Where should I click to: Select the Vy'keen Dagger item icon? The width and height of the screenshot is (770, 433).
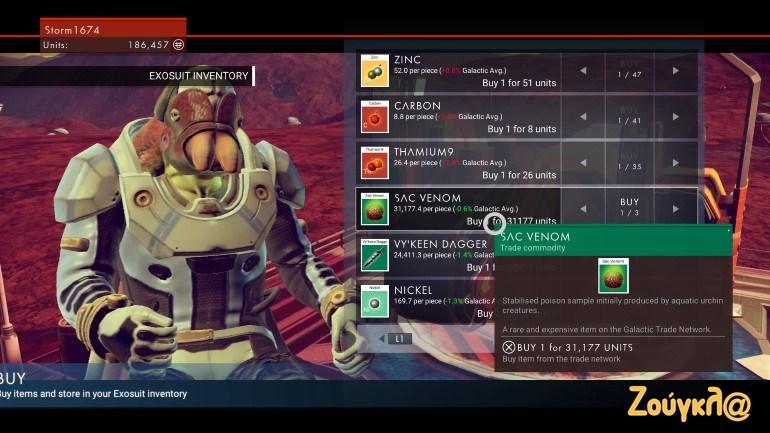(x=374, y=254)
